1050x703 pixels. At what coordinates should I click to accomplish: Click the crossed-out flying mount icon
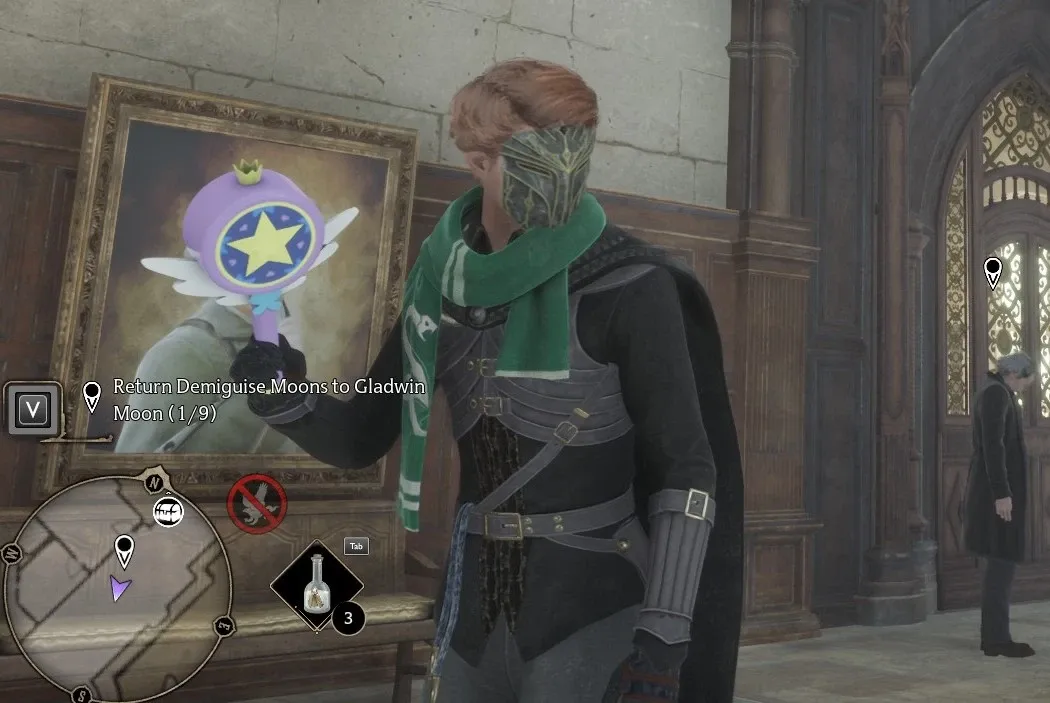(257, 503)
